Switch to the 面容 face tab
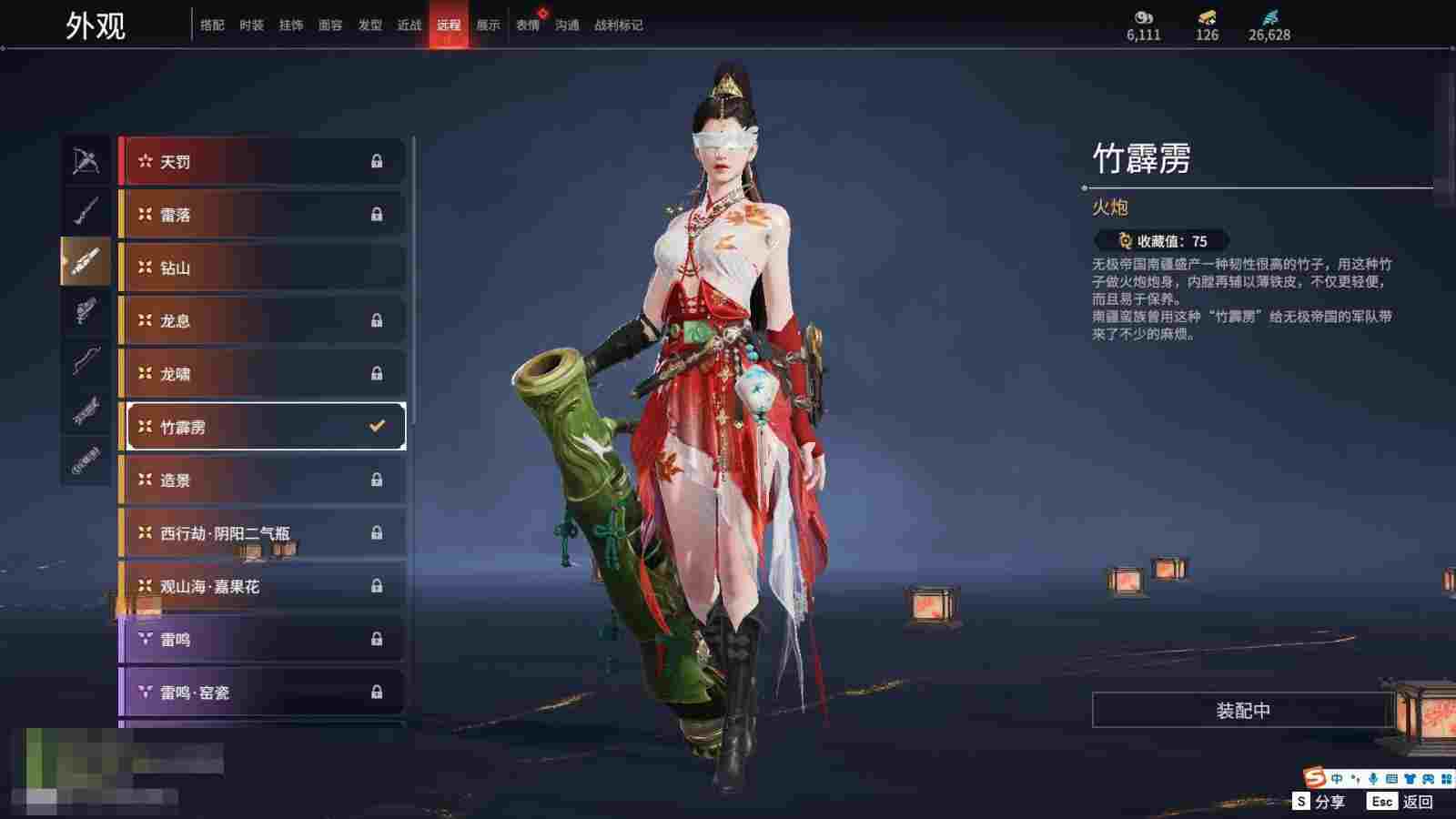Screen dimensions: 1456x819 coord(330,25)
